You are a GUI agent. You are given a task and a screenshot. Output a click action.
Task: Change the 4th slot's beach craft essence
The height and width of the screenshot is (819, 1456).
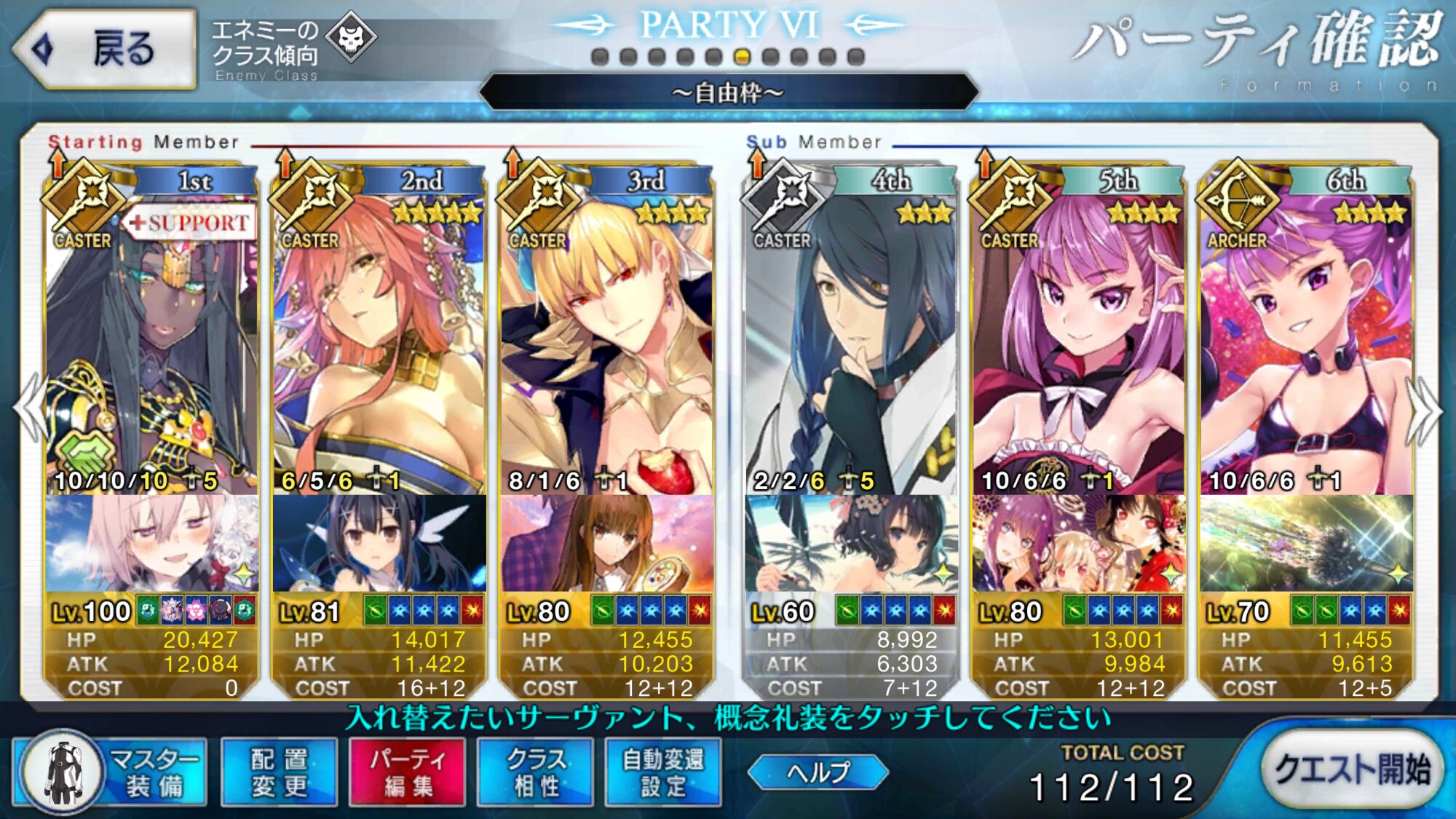(850, 544)
